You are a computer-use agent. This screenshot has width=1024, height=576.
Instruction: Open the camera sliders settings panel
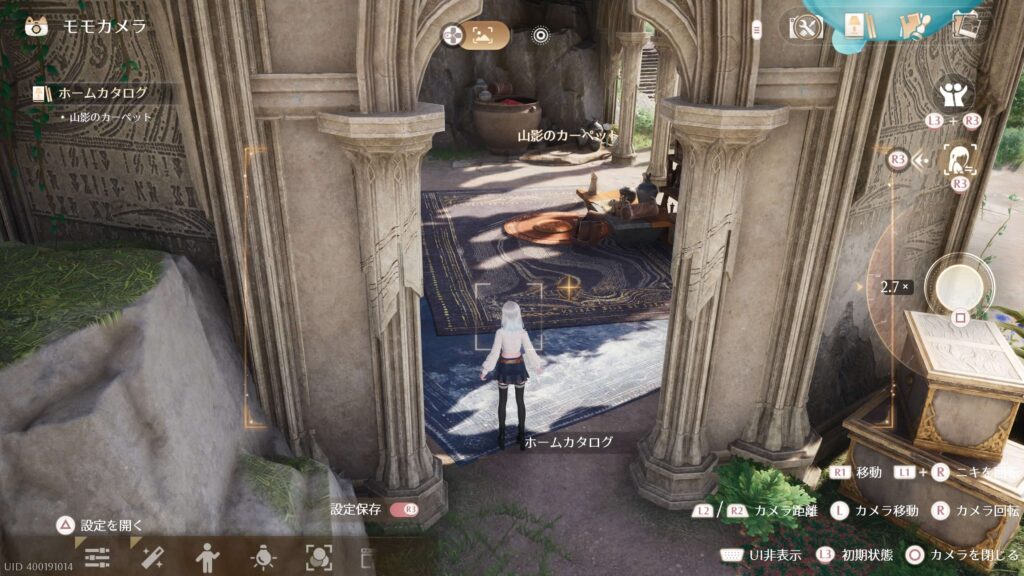[x=97, y=558]
